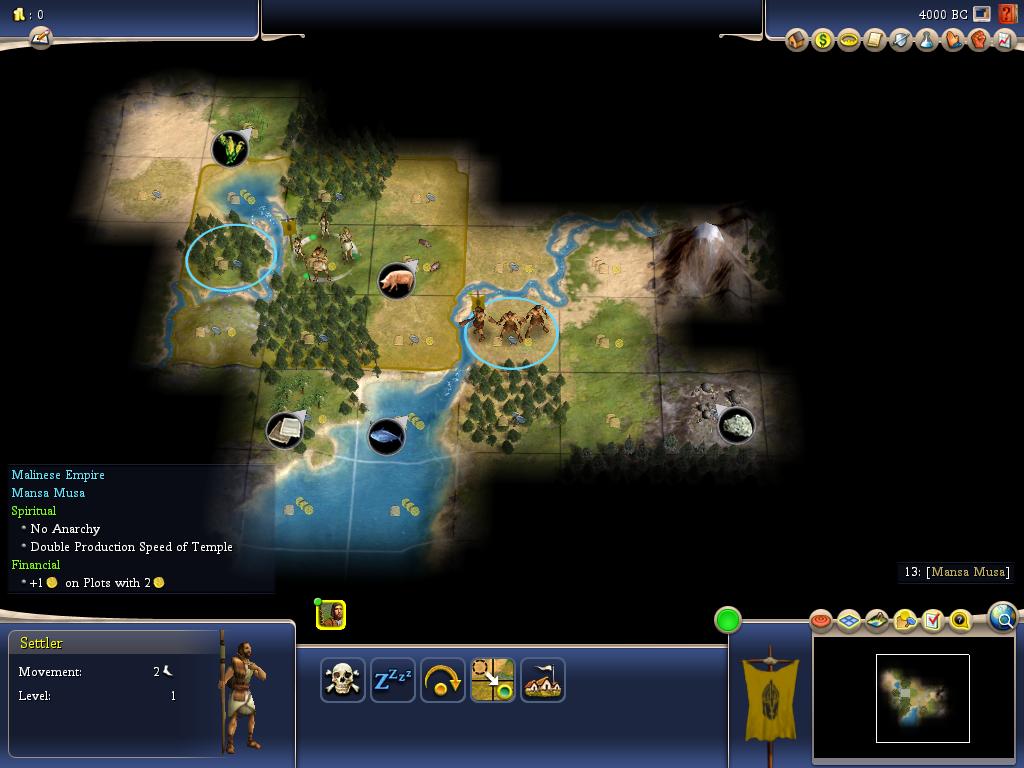
Task: Click the minimap
Action: [922, 698]
